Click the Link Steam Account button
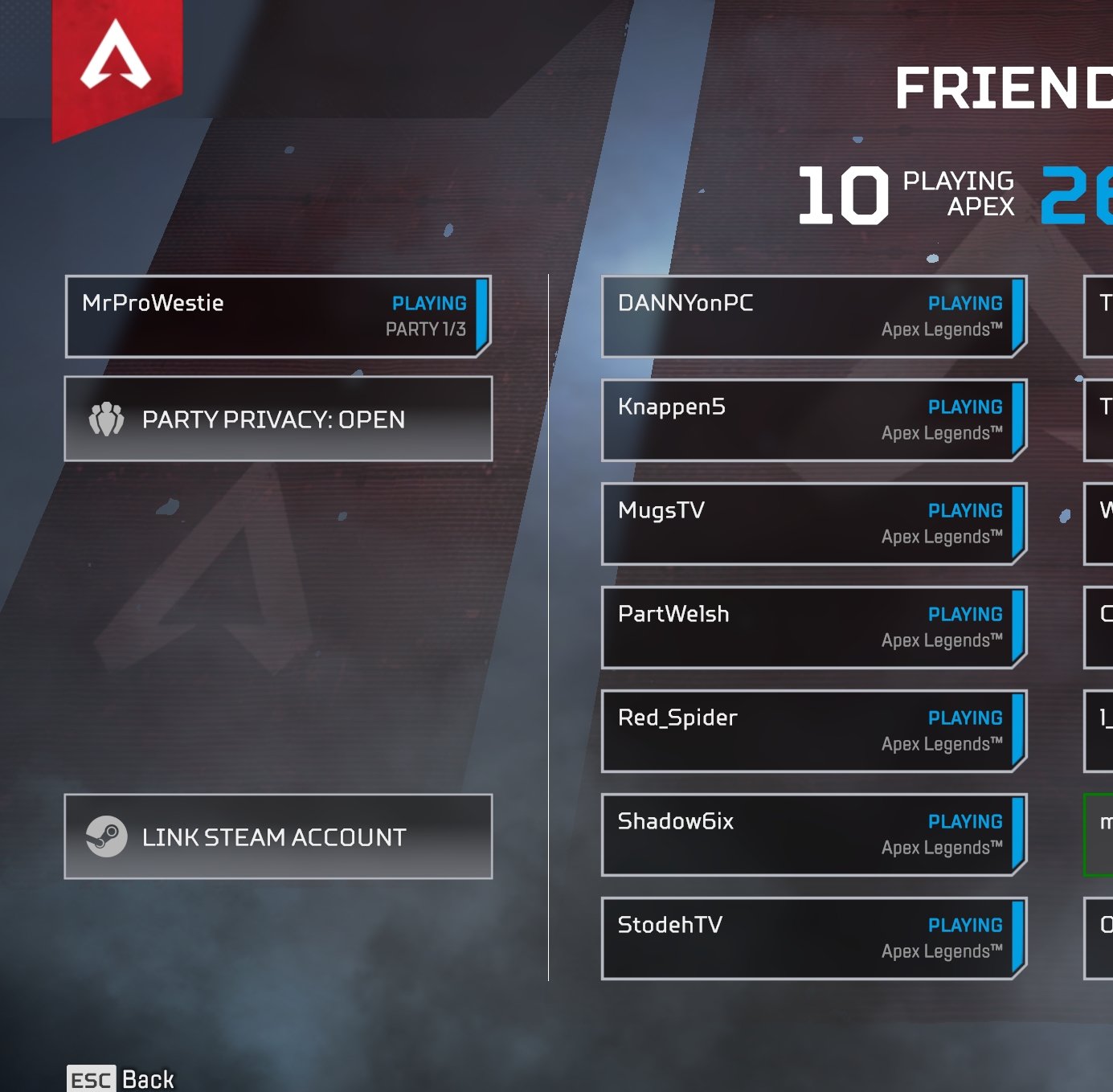This screenshot has height=1092, width=1113. click(277, 837)
